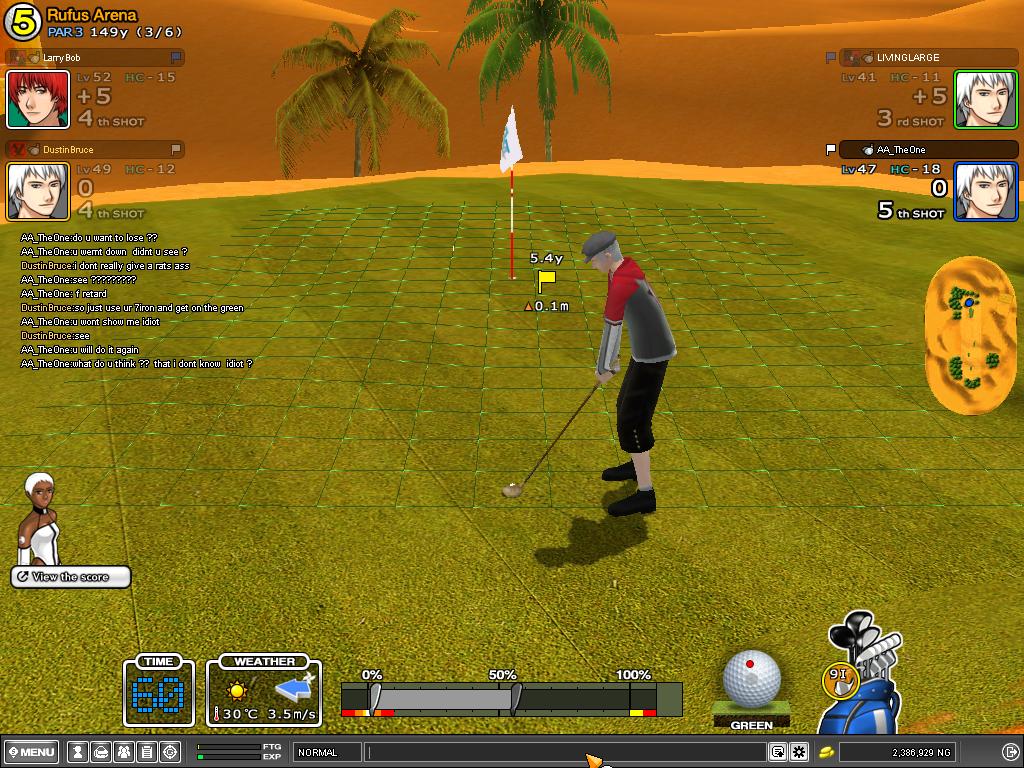
Task: Toggle the chat window icon beside the gear
Action: tap(778, 752)
